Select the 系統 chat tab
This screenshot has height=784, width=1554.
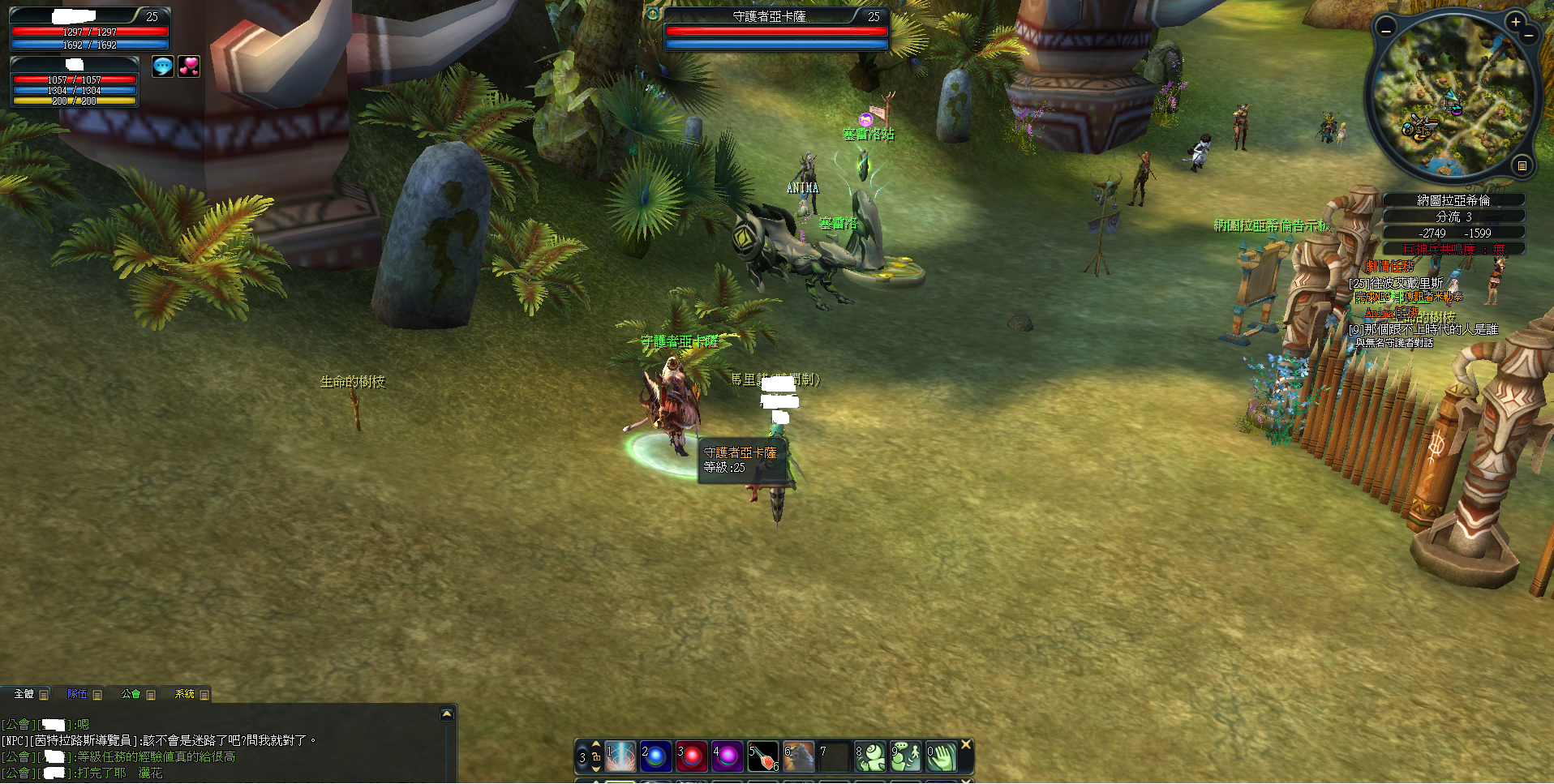tap(185, 694)
